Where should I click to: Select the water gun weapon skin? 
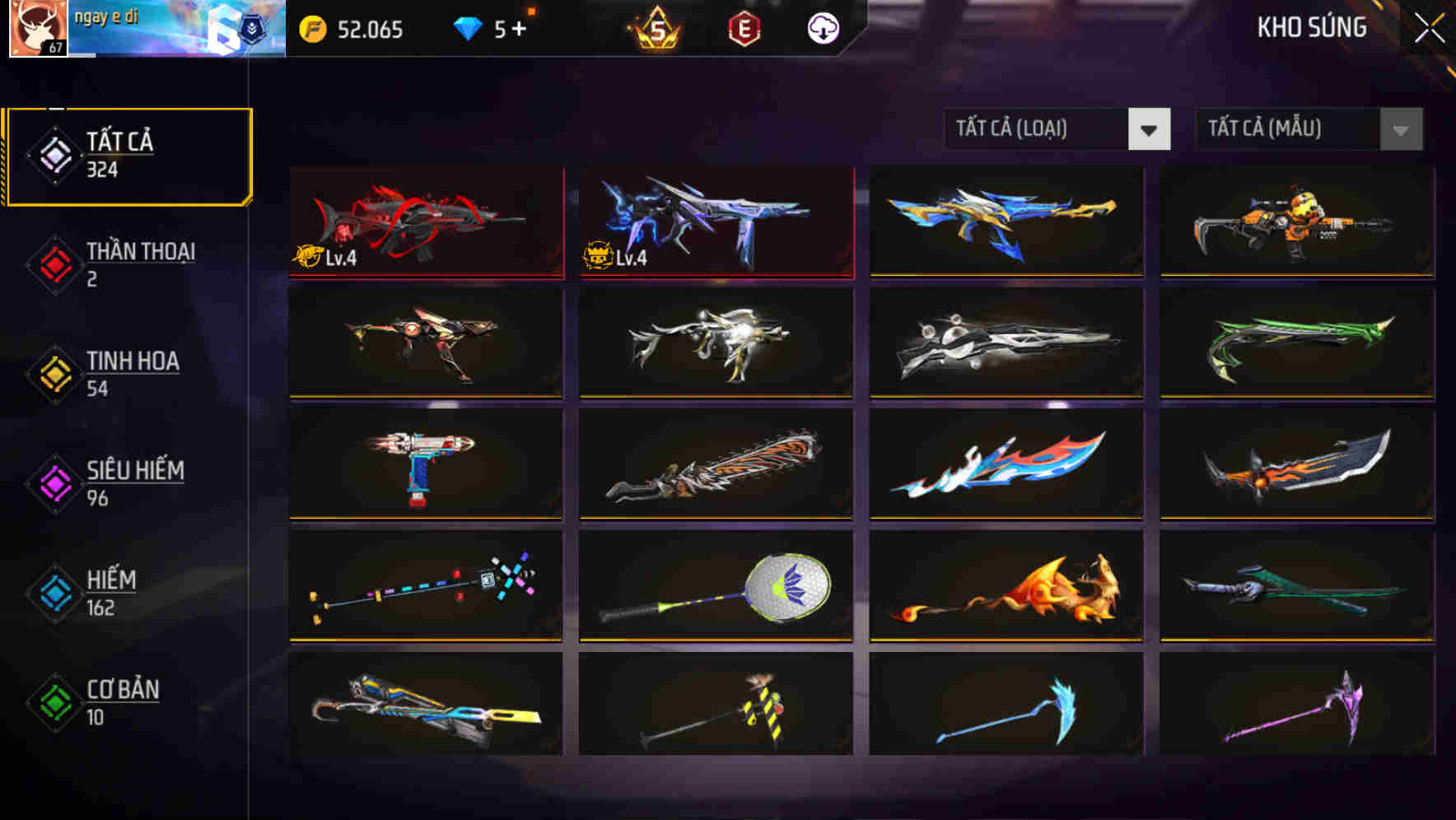[x=425, y=465]
